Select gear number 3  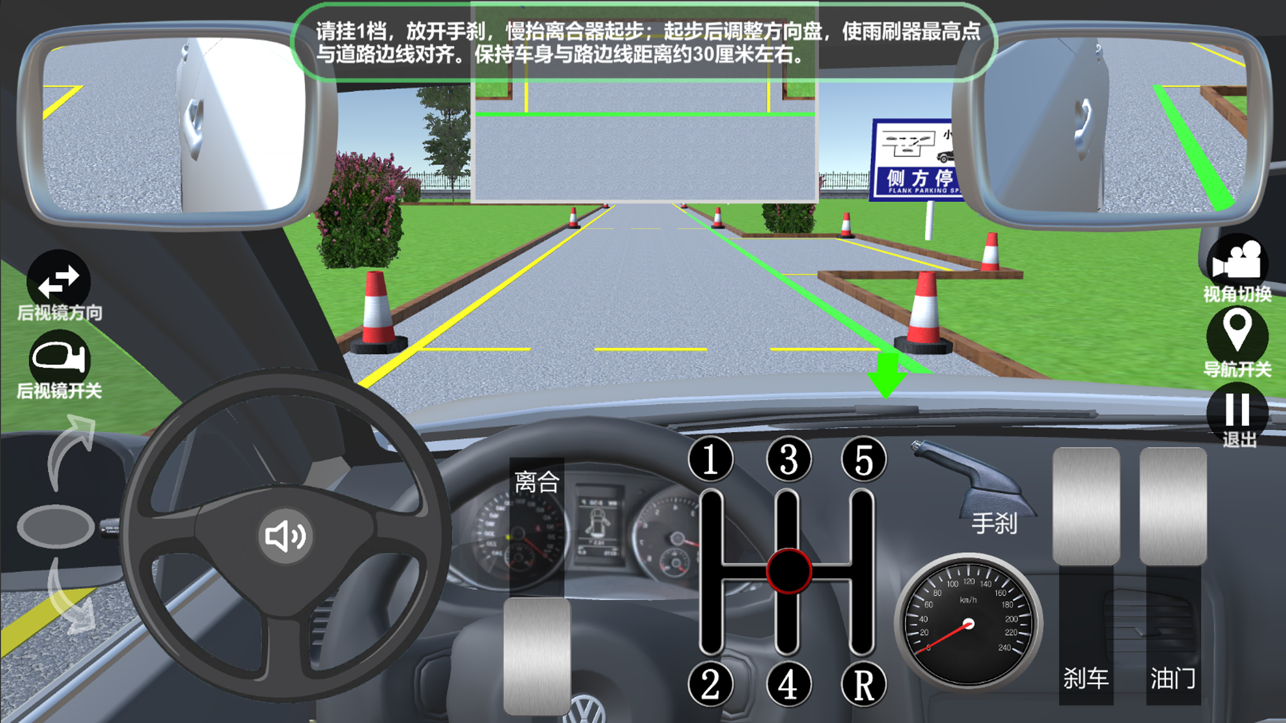[x=788, y=459]
